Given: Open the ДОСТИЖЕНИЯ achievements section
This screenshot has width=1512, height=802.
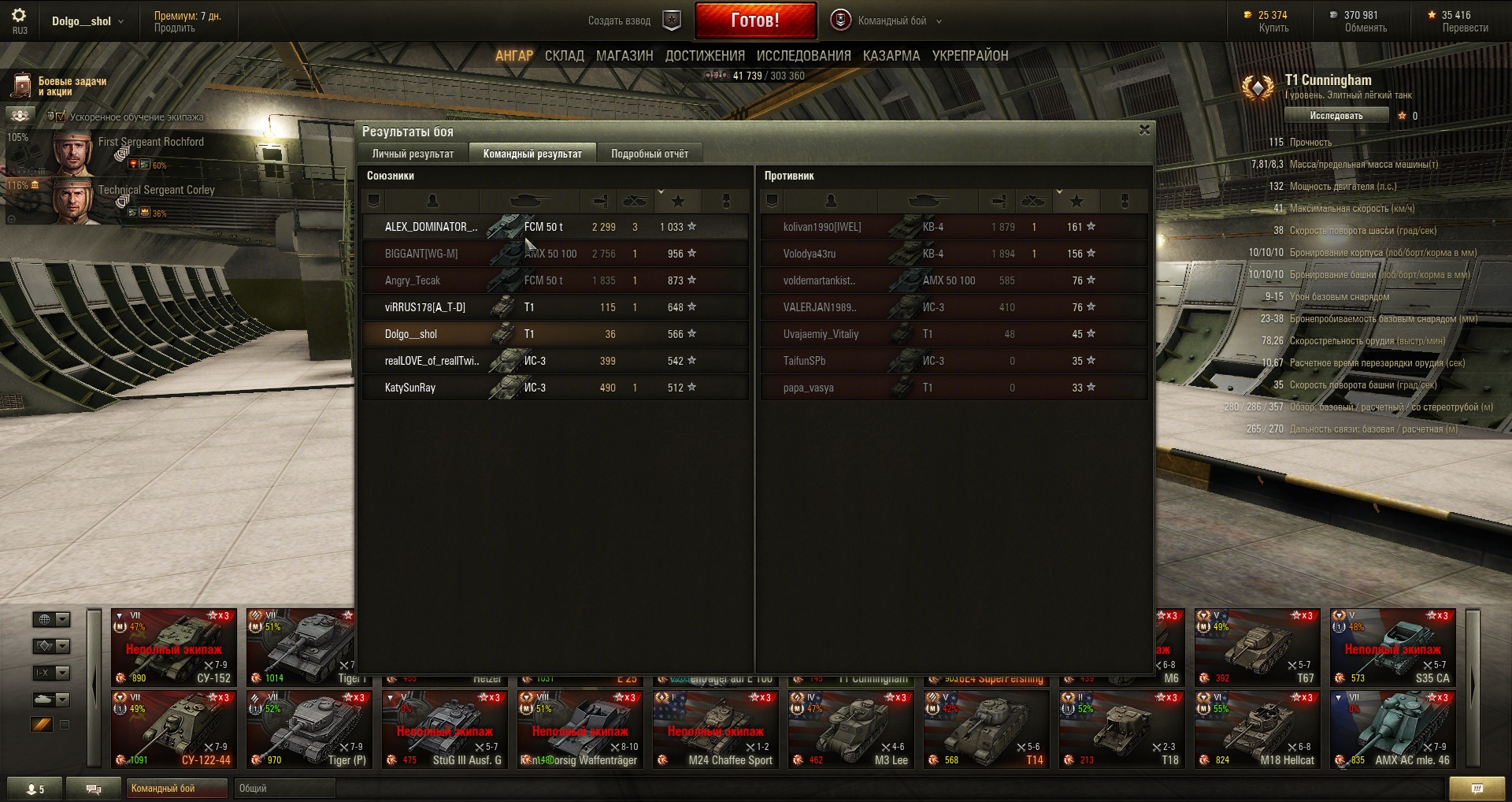Looking at the screenshot, I should [704, 56].
